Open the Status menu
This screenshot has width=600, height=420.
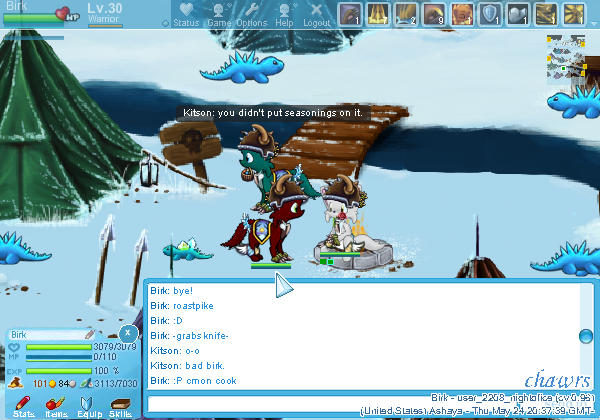tap(185, 14)
